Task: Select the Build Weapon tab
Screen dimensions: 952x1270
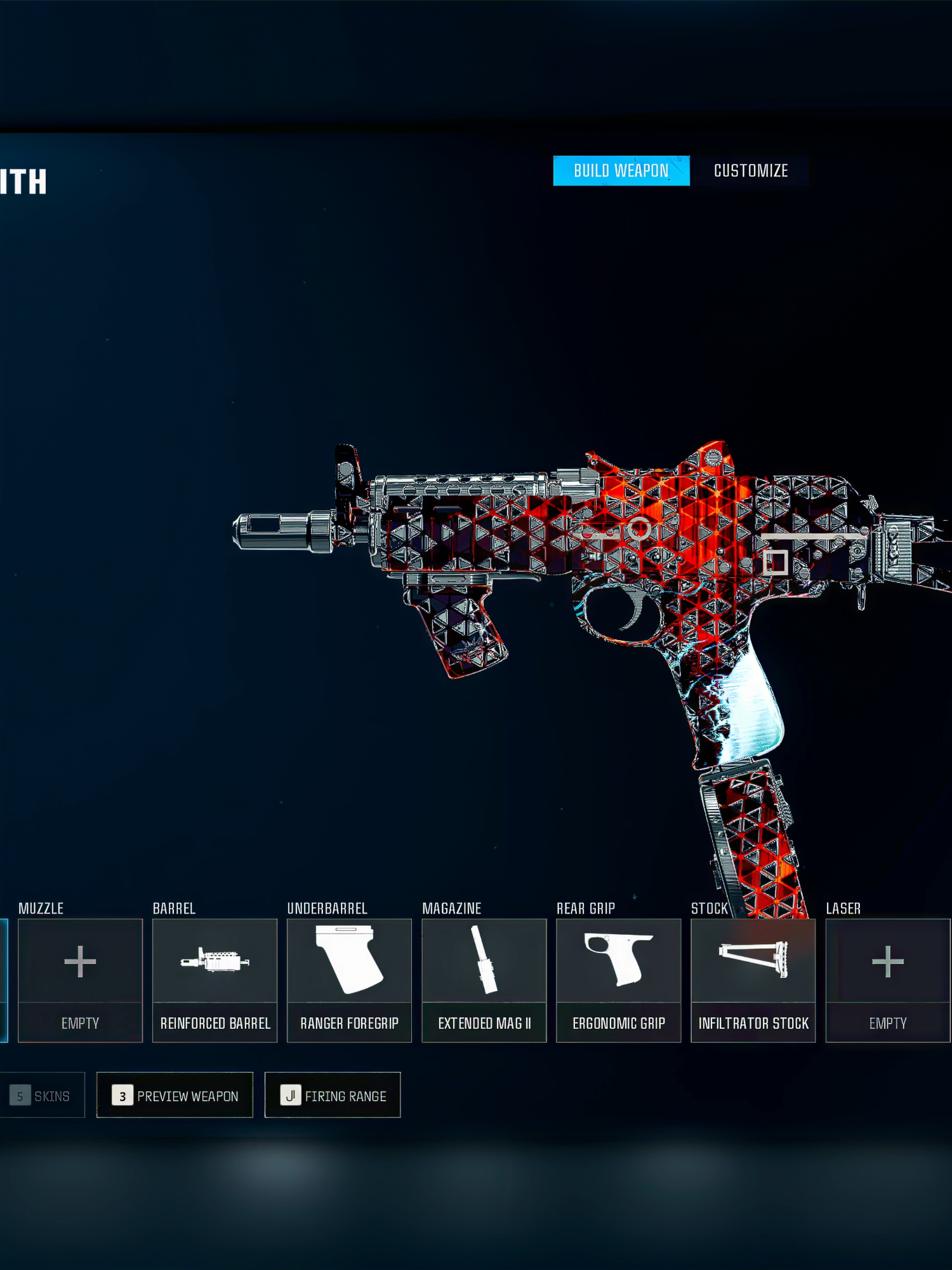Action: point(621,170)
